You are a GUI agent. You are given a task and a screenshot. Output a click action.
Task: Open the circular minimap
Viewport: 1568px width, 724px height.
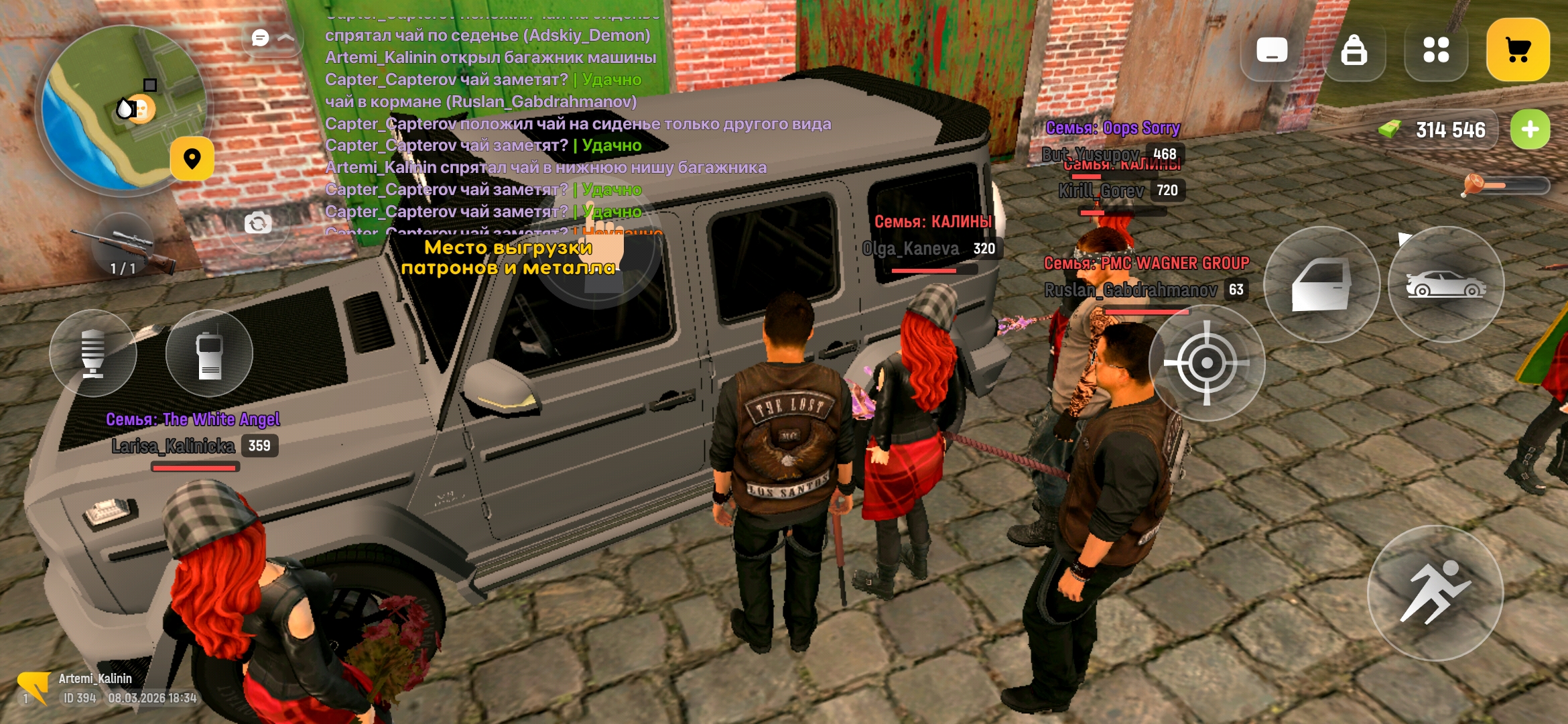[123, 109]
